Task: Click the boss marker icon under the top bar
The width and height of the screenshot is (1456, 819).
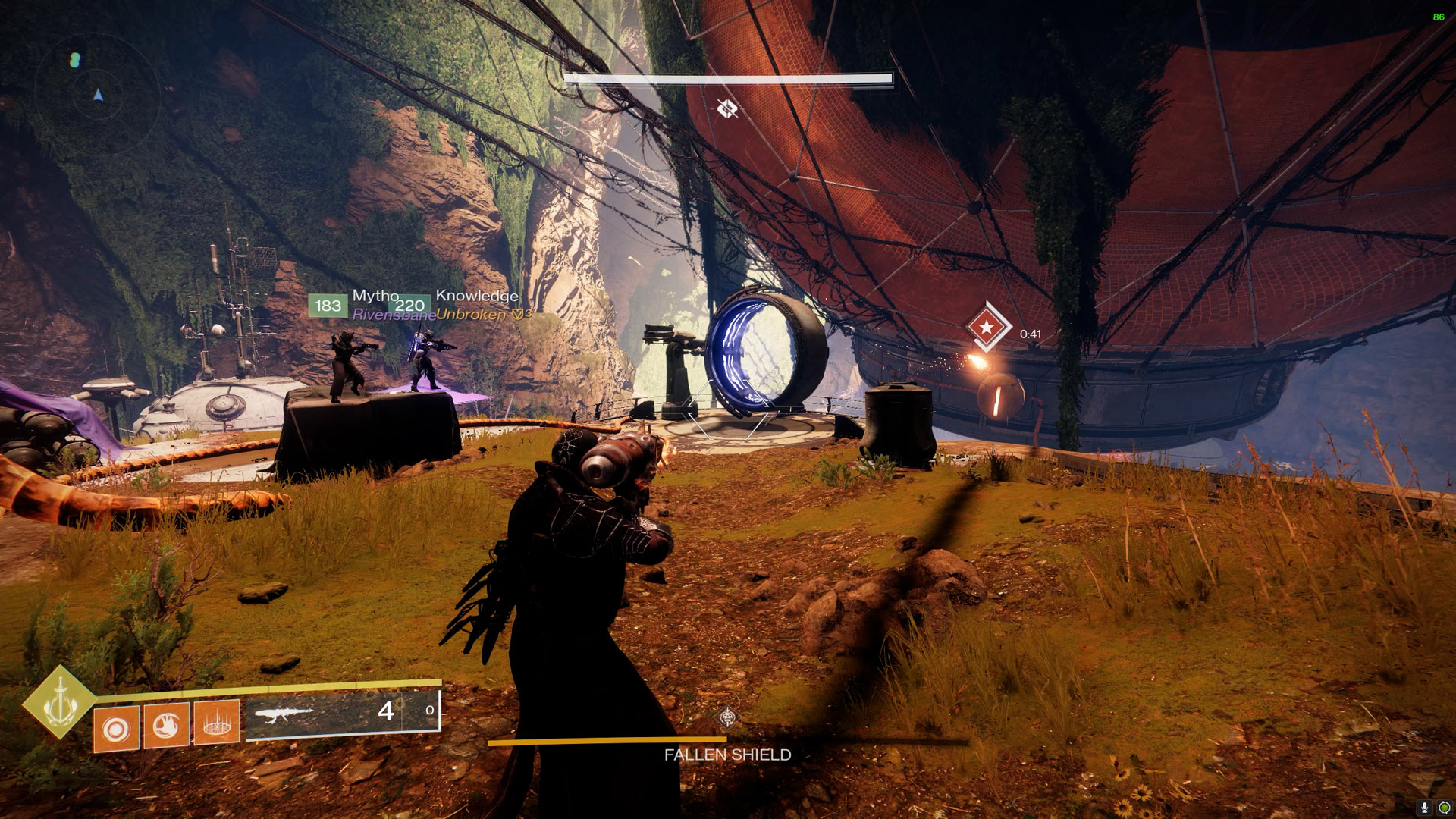Action: [x=727, y=109]
